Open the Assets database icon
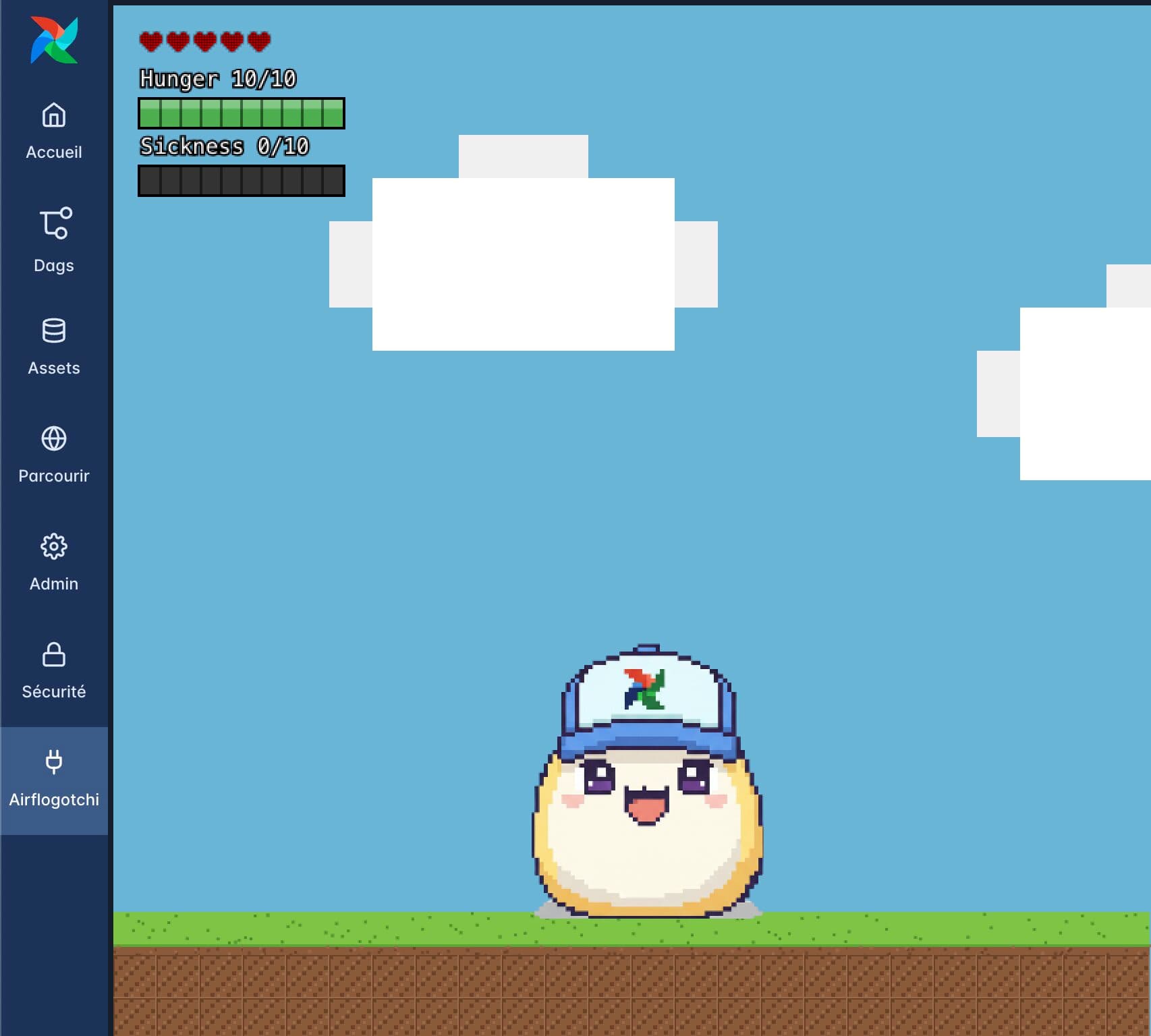1151x1036 pixels. point(54,330)
